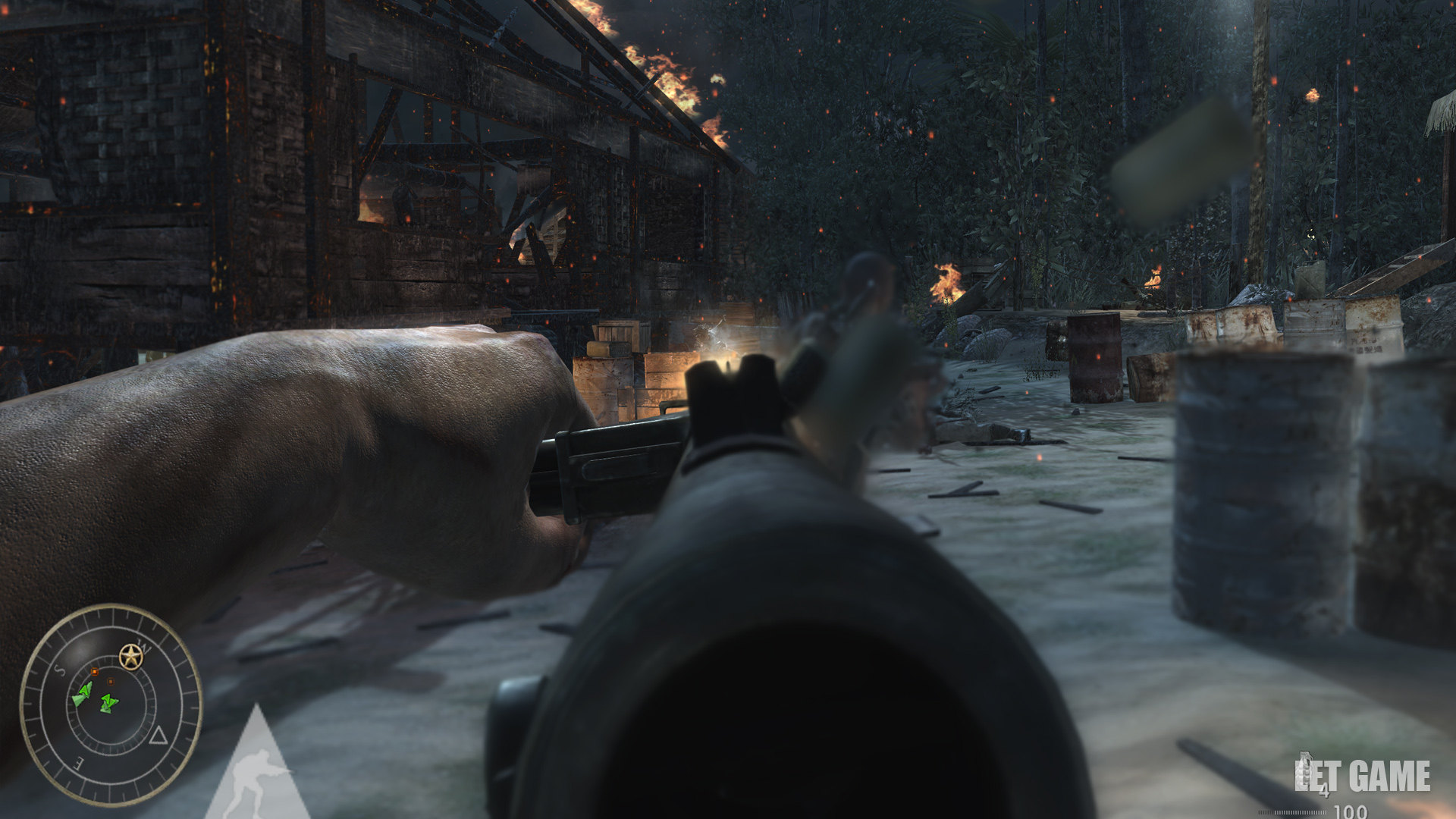This screenshot has height=819, width=1456.
Task: Click the LET GAME watermark logo
Action: point(1362,777)
